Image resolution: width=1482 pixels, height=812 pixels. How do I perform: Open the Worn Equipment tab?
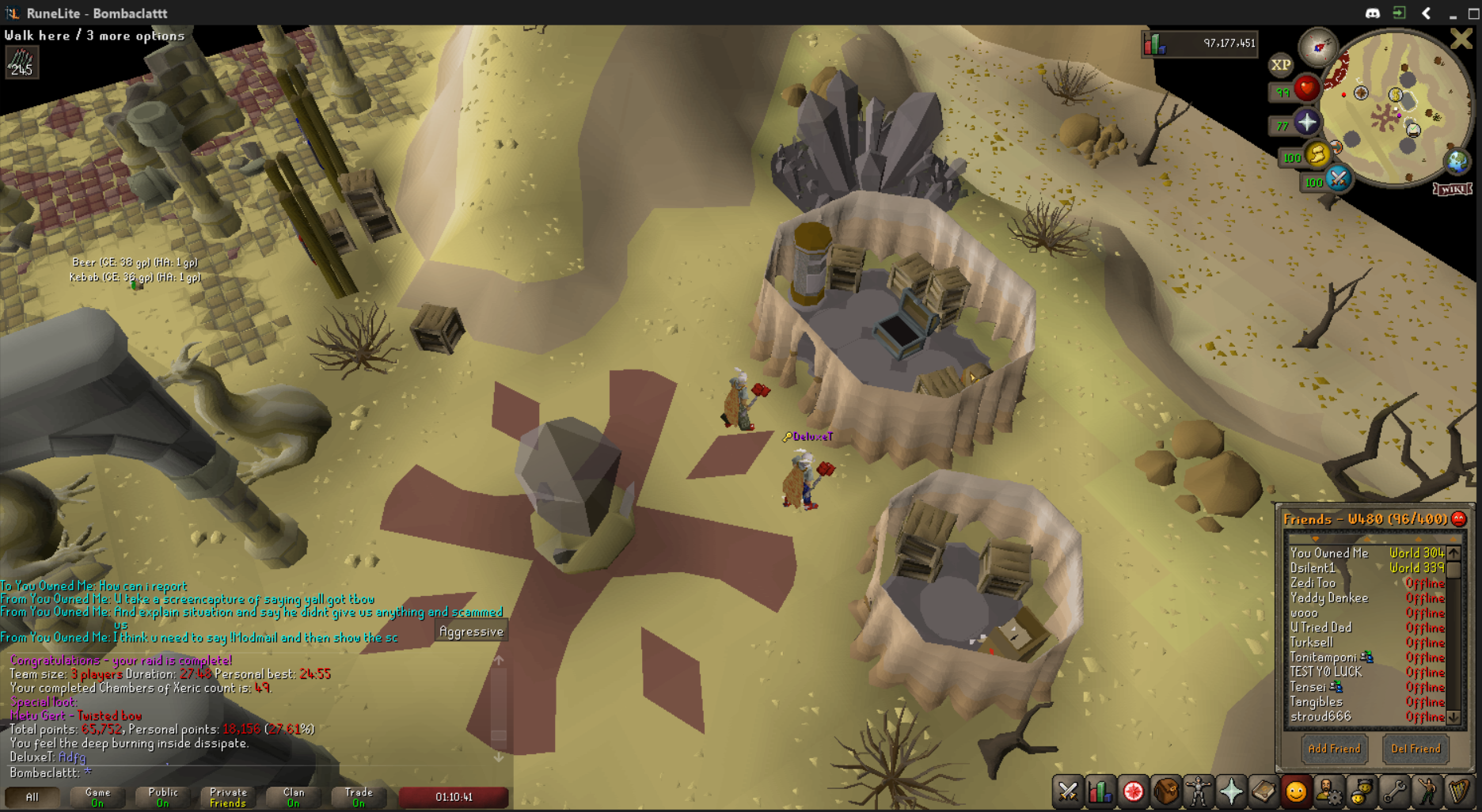click(x=1199, y=791)
